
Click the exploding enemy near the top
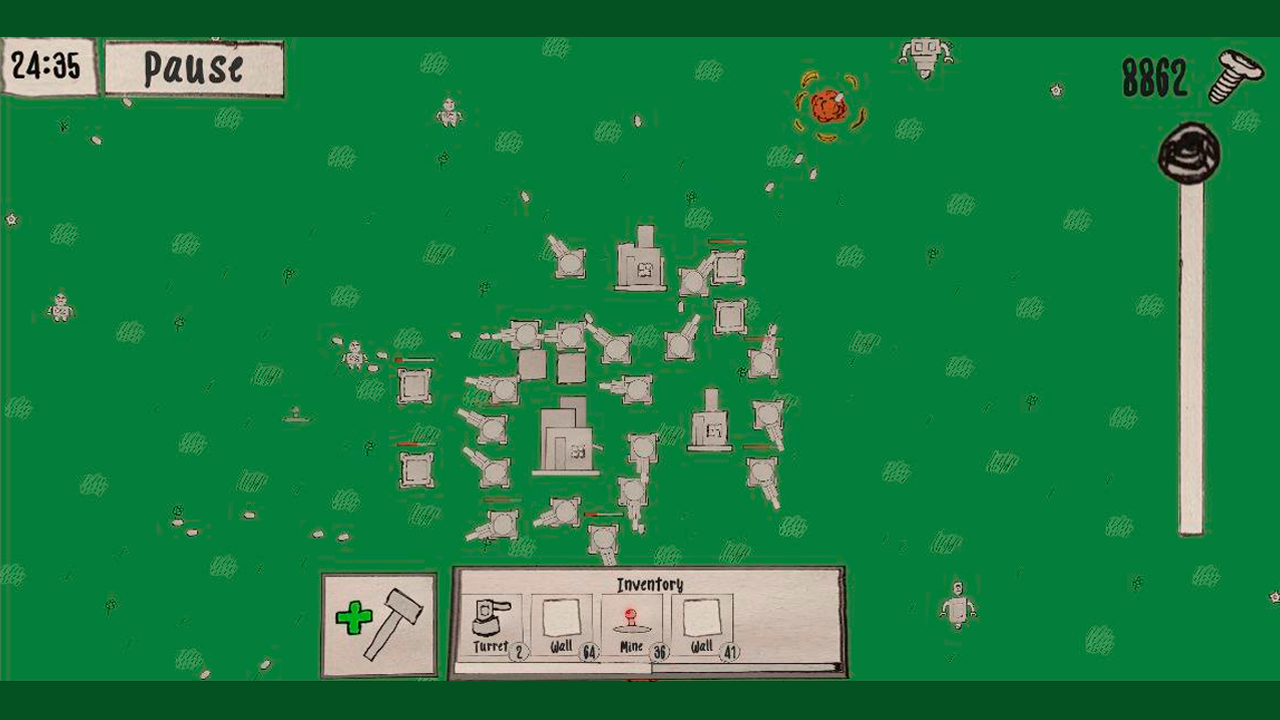tap(828, 103)
